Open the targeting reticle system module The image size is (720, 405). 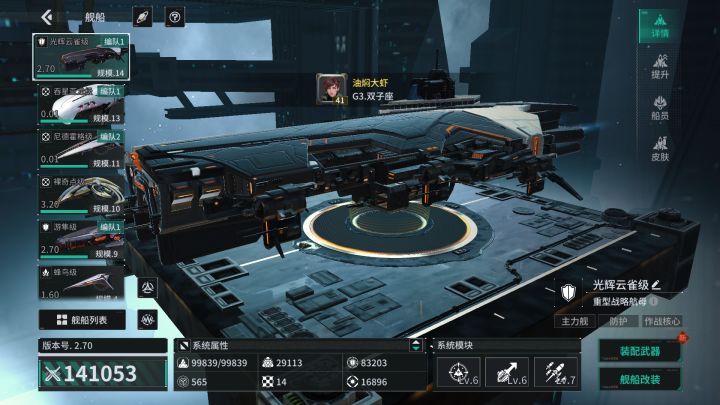(459, 373)
